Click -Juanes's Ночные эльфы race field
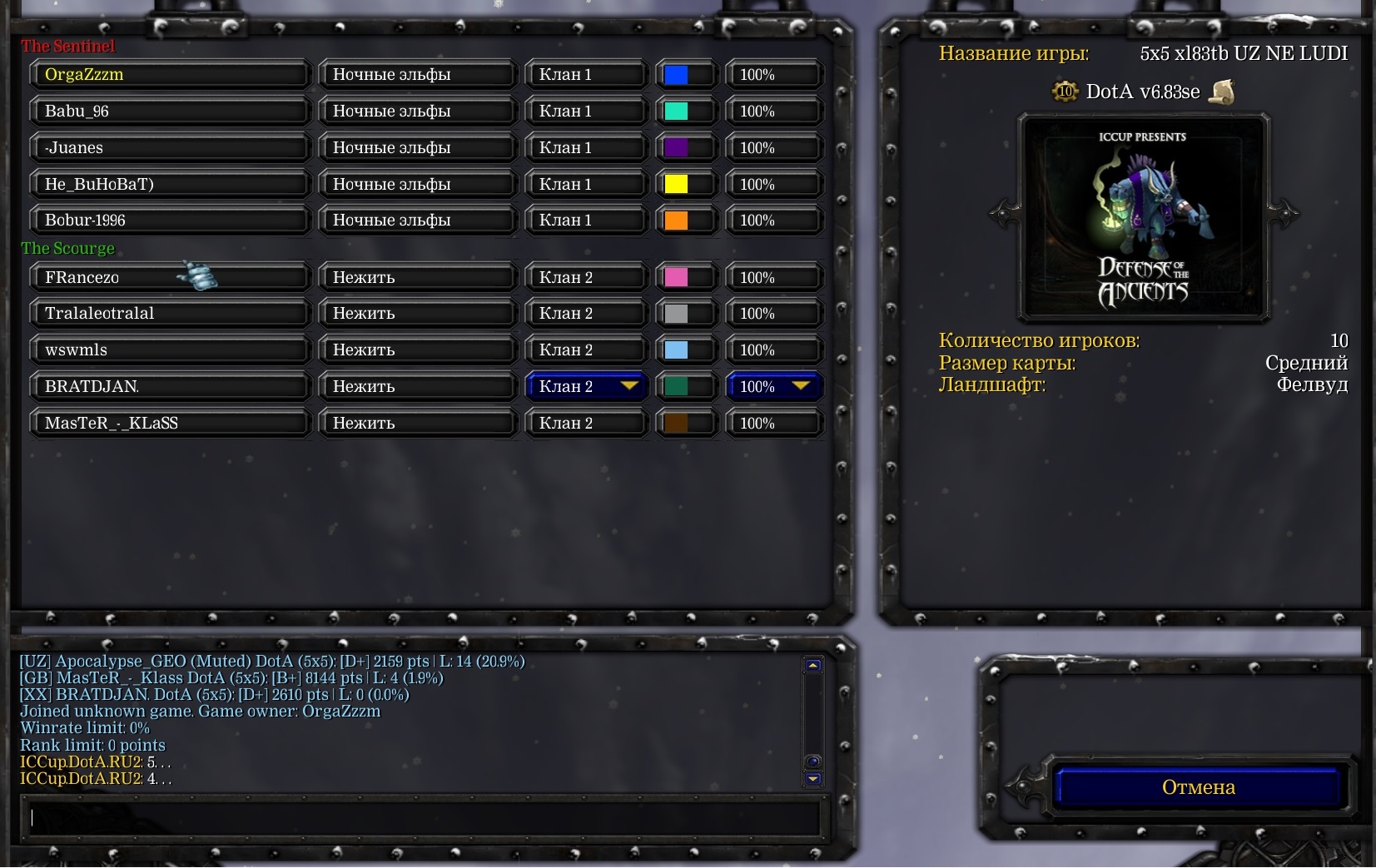 [x=416, y=147]
